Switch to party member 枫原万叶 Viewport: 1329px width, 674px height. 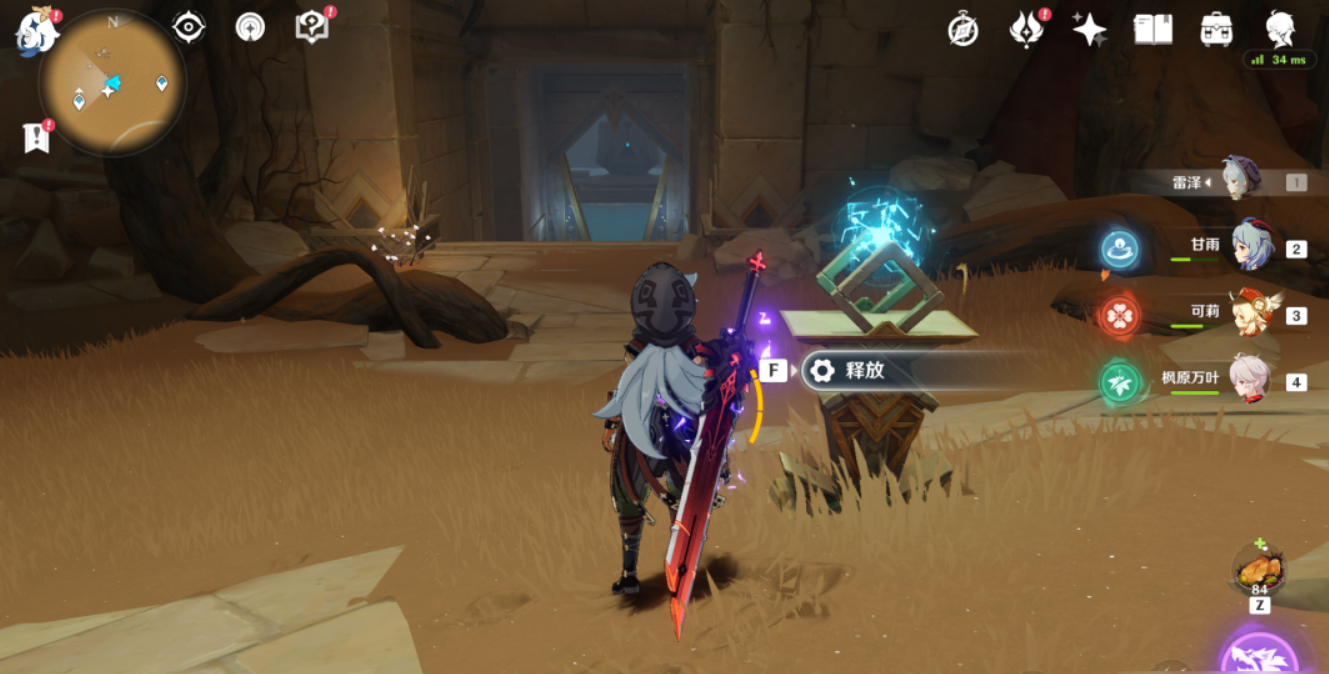click(1250, 381)
